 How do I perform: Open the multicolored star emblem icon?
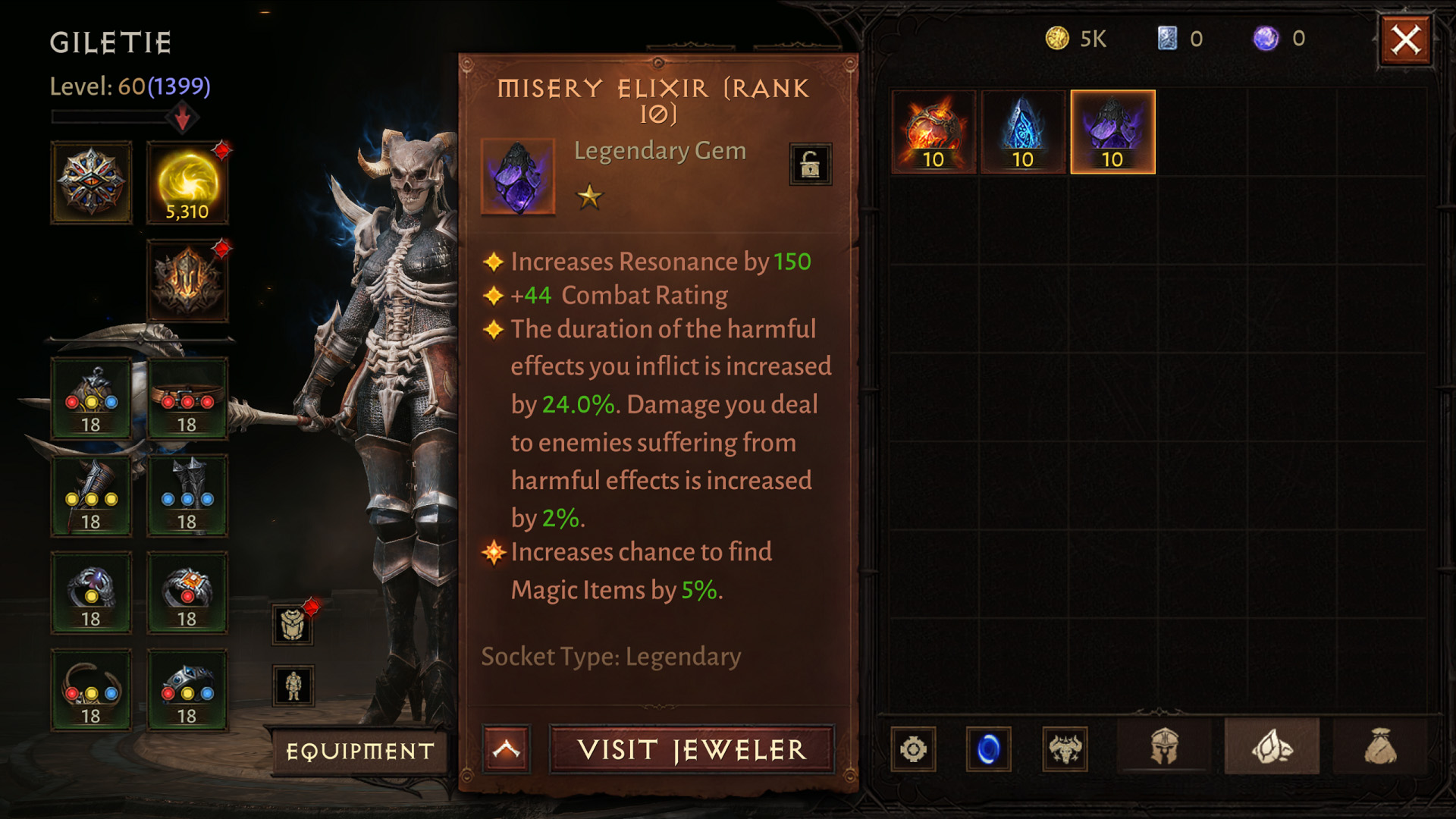(x=91, y=183)
